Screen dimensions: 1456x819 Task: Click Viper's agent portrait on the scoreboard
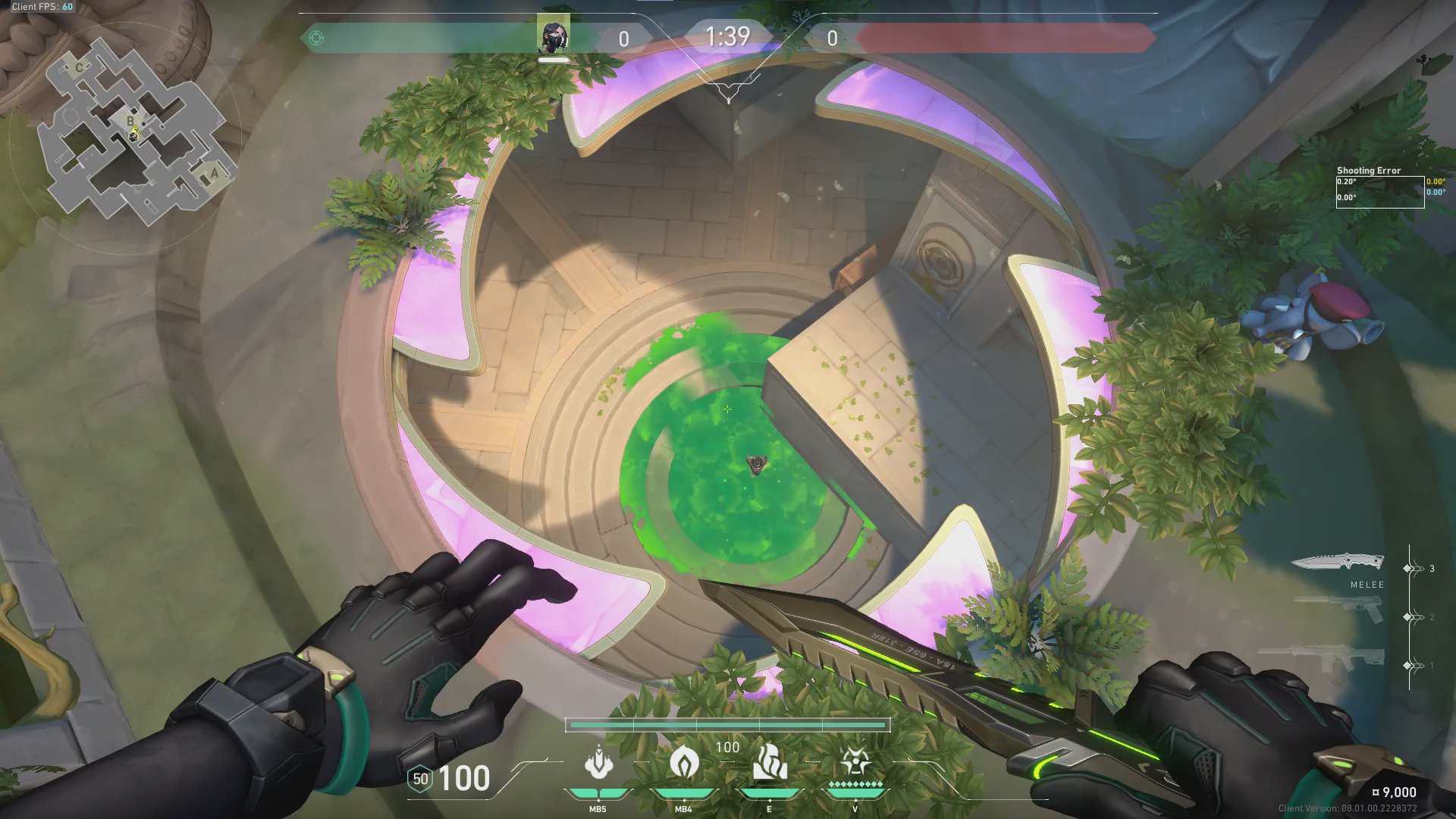pyautogui.click(x=554, y=36)
